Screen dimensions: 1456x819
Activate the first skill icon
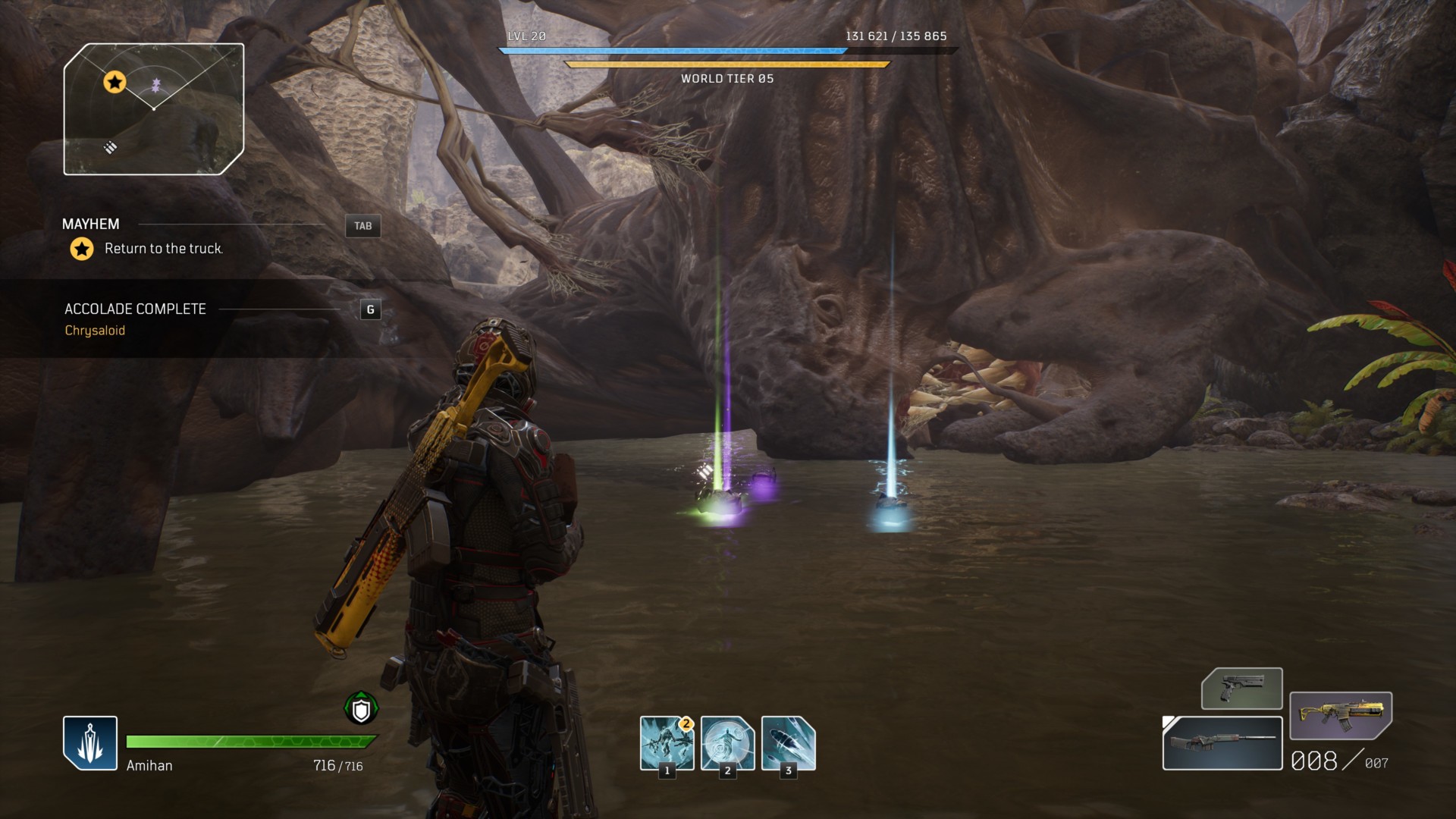(x=667, y=743)
